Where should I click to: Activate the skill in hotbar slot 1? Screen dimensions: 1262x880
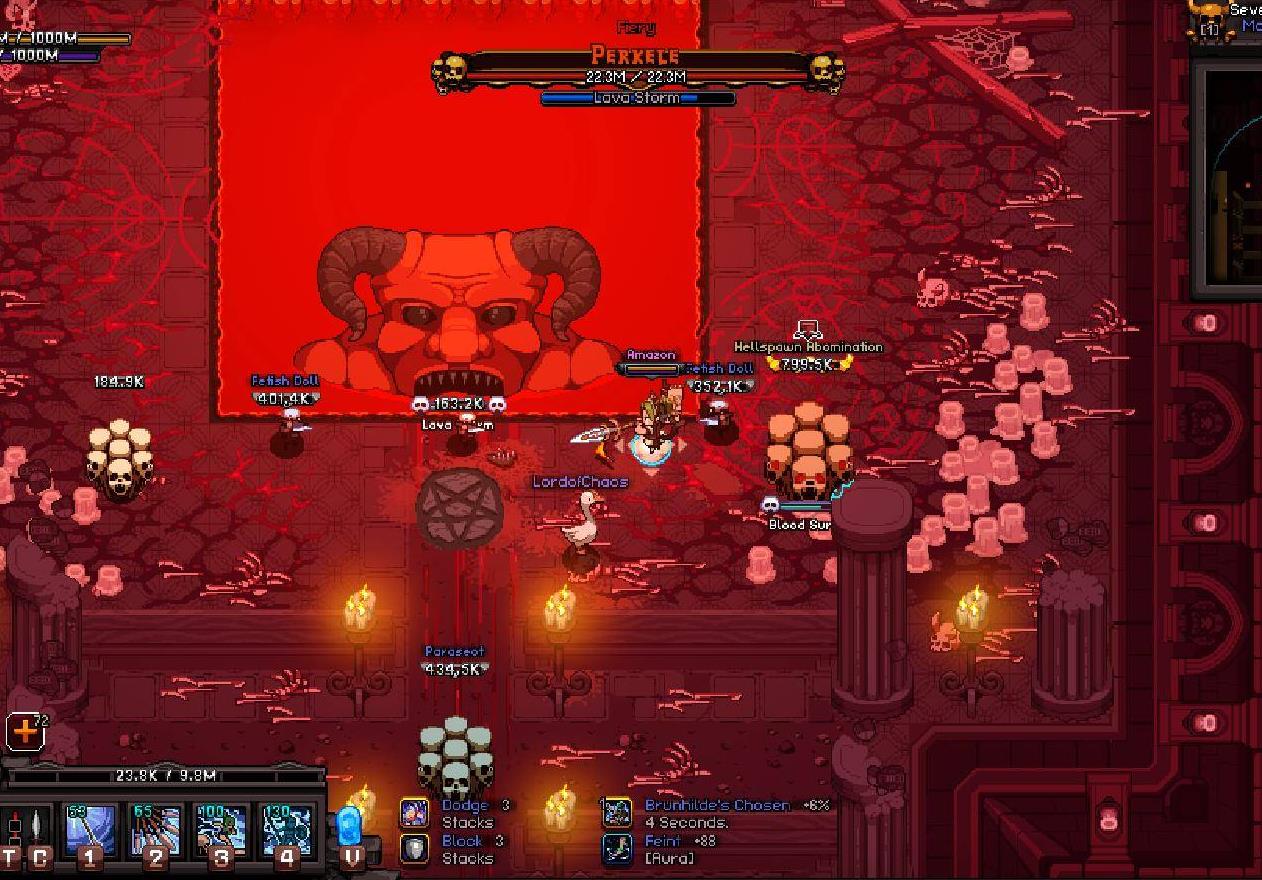tap(90, 830)
